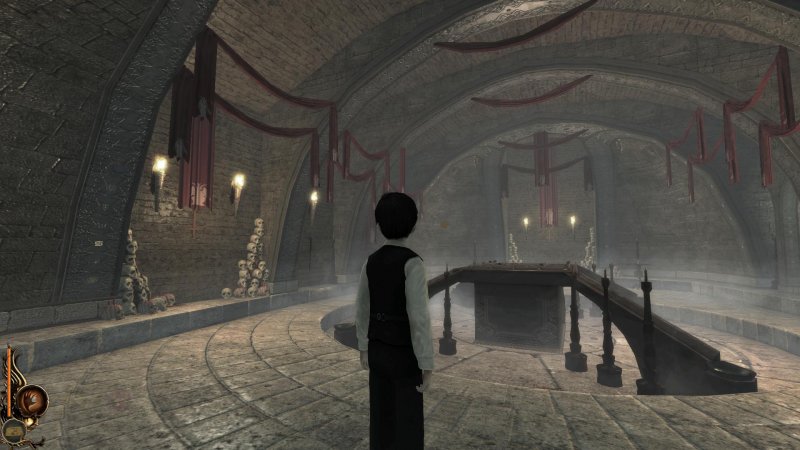Select the hand icon in the round HUD emblem

pyautogui.click(x=33, y=398)
